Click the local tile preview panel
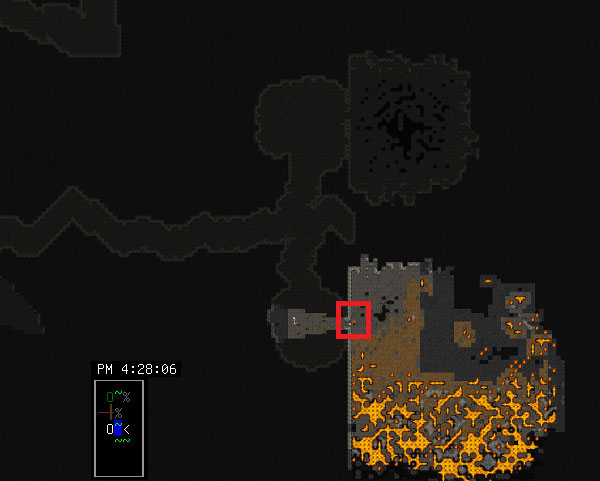 [x=119, y=427]
